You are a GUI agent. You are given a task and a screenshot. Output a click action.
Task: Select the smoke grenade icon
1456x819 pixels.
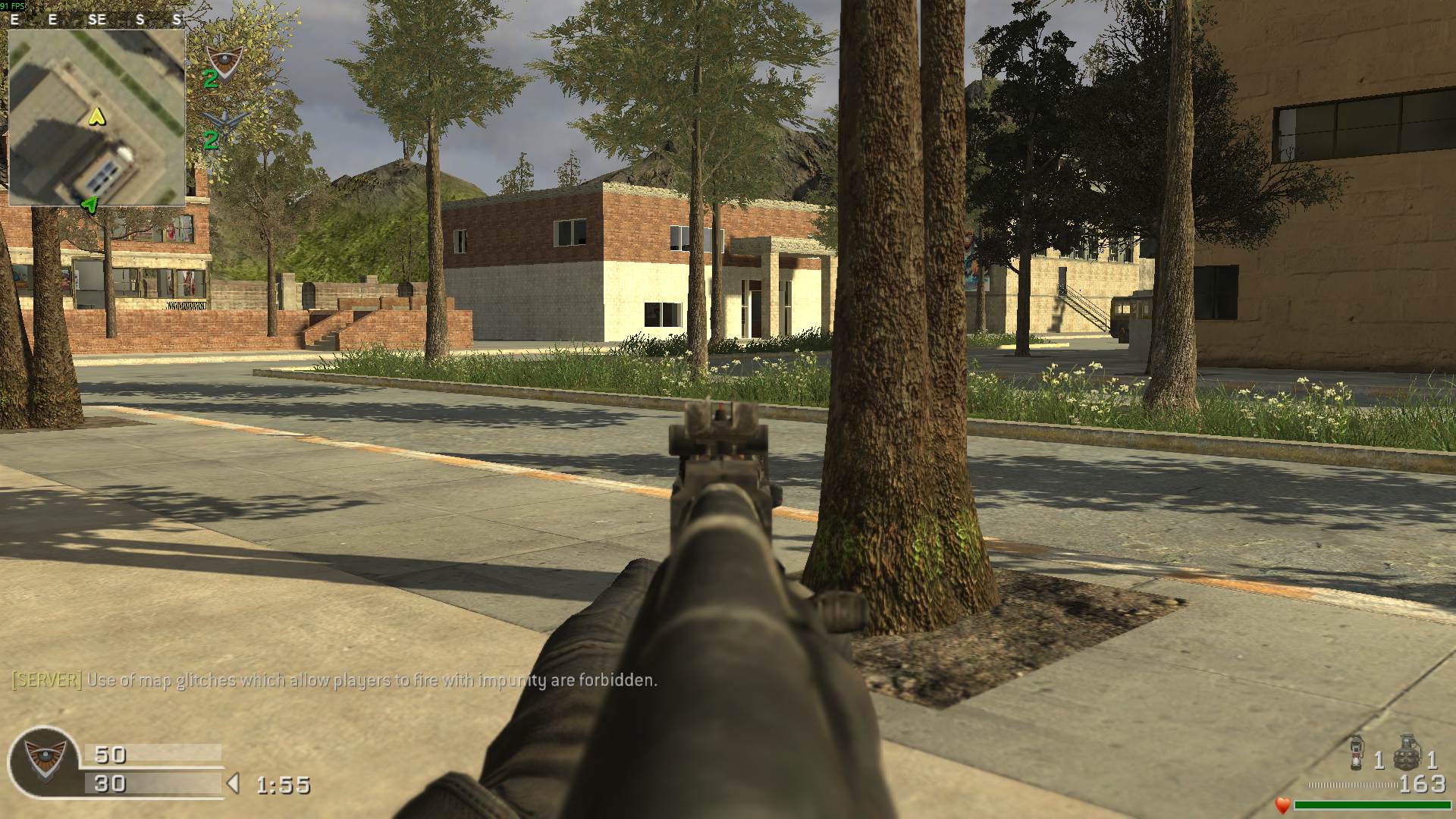(1357, 752)
